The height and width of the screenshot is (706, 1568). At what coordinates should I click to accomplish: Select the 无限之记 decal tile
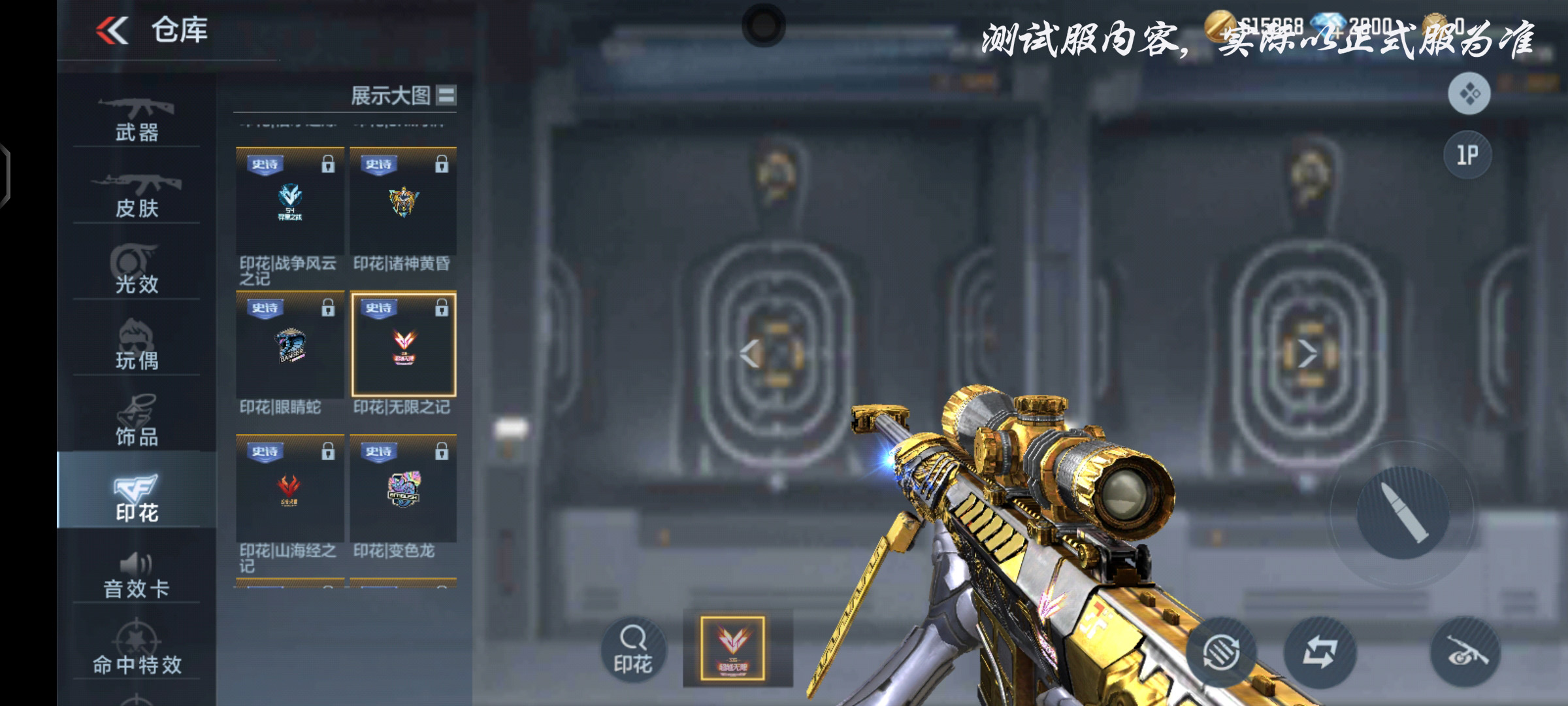(x=403, y=345)
